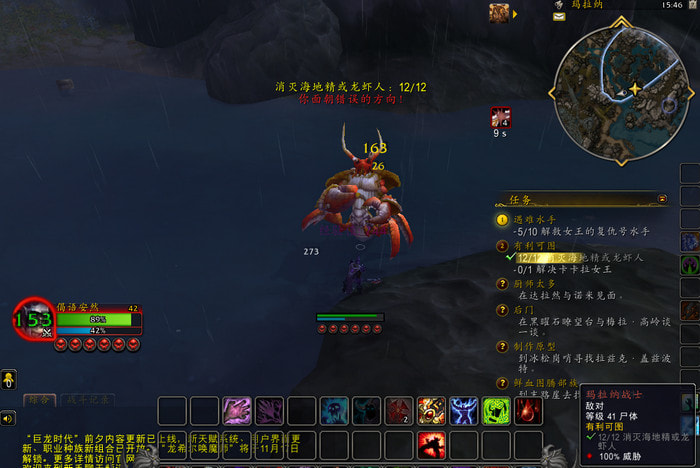
Task: Use the orange-and-white swirl ability
Action: tap(431, 411)
